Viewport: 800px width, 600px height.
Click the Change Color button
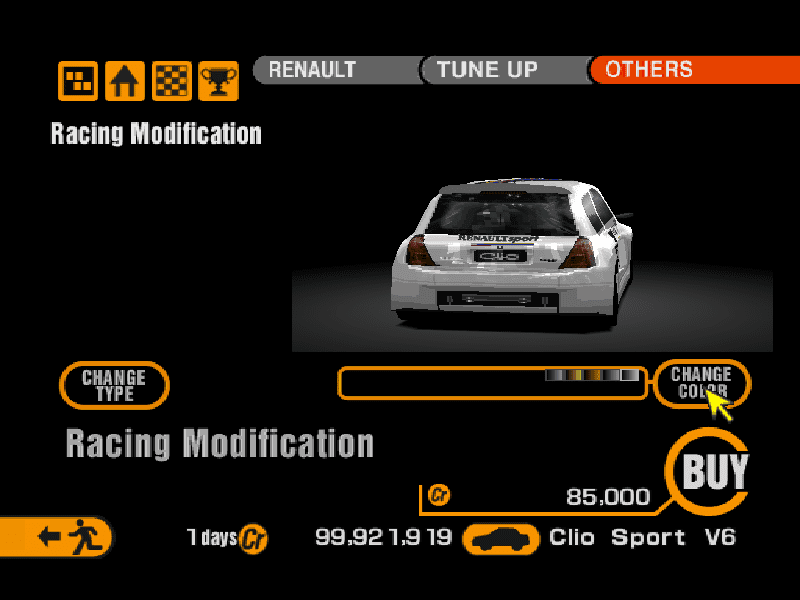tap(701, 383)
